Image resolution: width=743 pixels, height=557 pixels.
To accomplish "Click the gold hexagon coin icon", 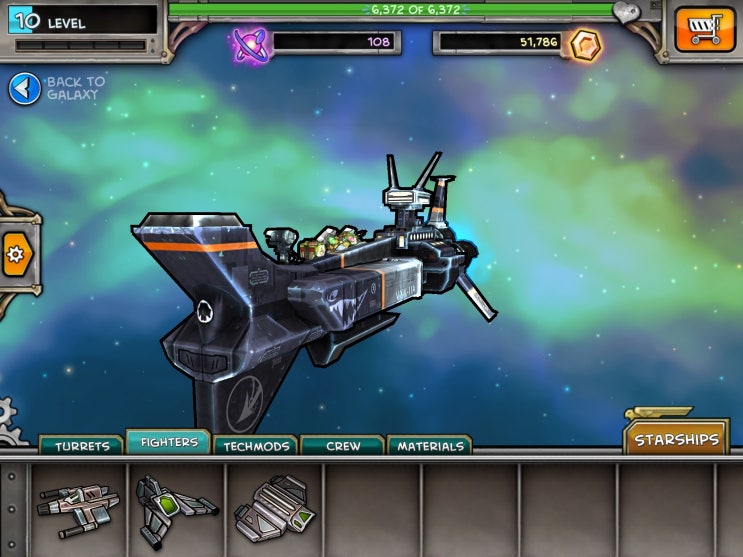I will point(584,43).
